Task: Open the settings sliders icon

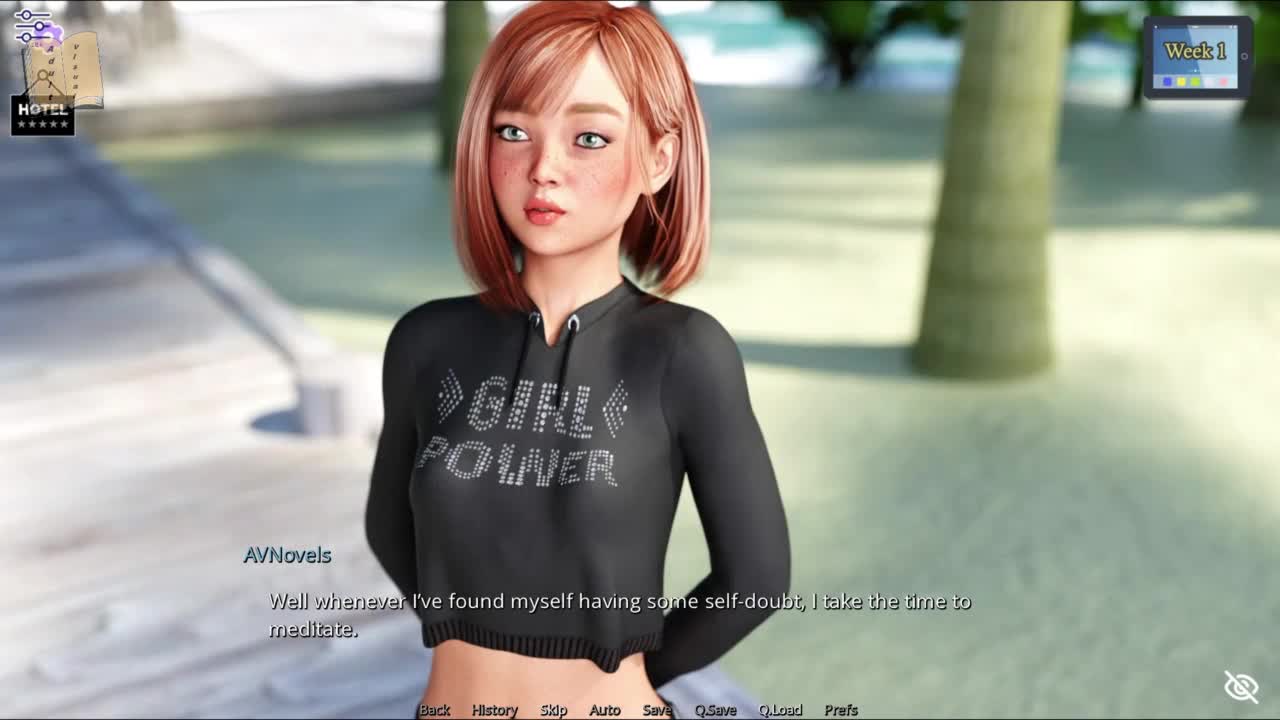Action: coord(32,26)
